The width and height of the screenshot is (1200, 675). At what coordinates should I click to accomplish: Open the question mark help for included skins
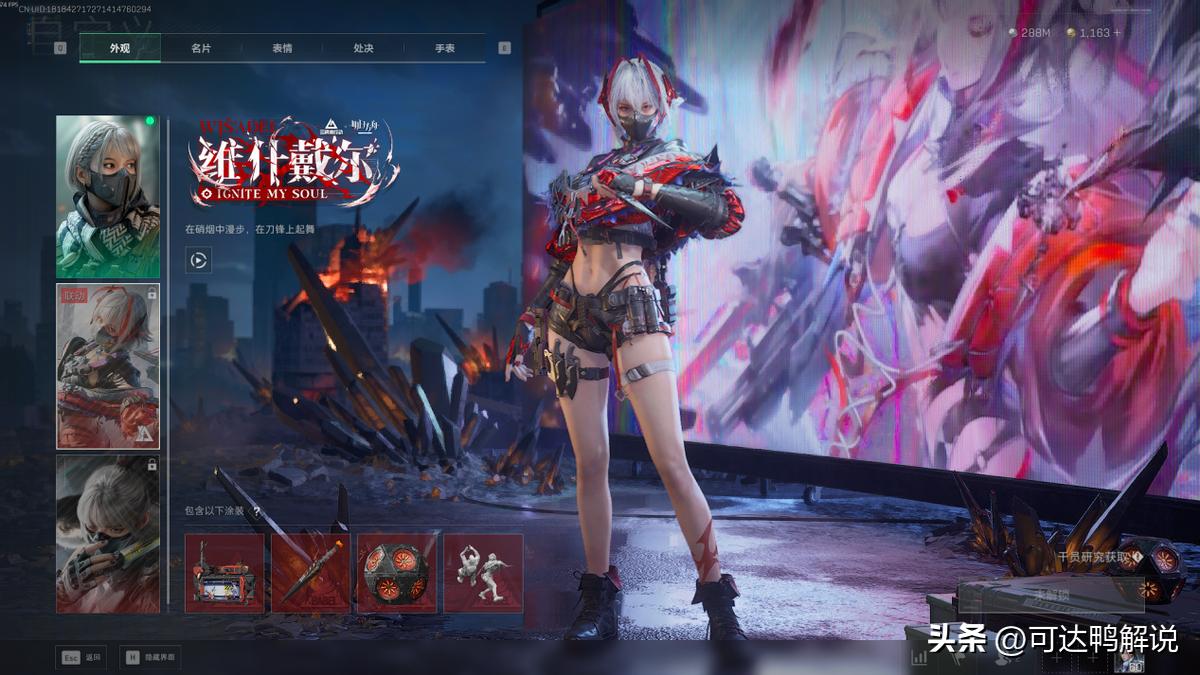point(257,511)
